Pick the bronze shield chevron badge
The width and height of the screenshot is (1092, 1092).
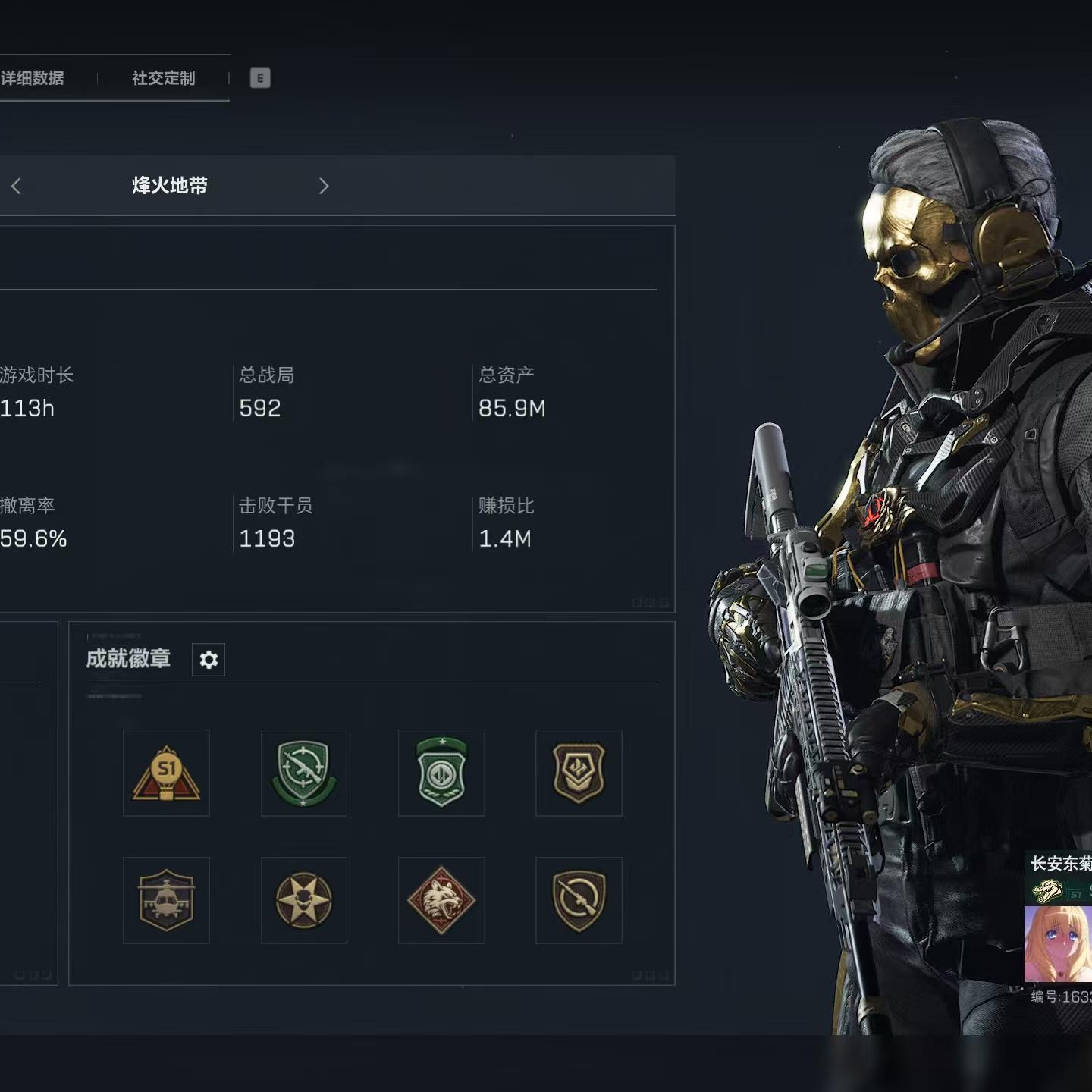pyautogui.click(x=579, y=773)
